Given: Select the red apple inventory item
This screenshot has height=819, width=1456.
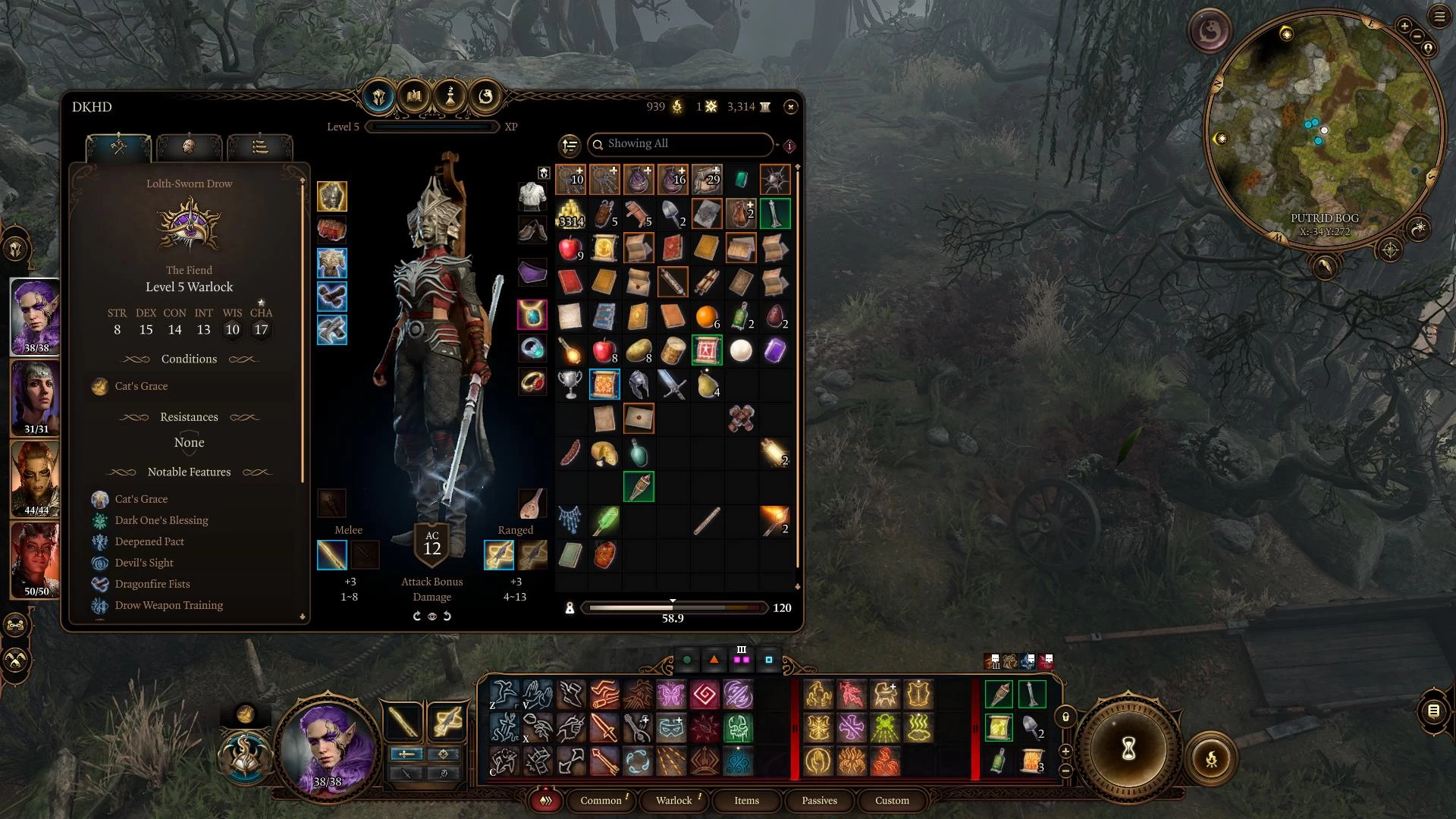Looking at the screenshot, I should coord(570,248).
